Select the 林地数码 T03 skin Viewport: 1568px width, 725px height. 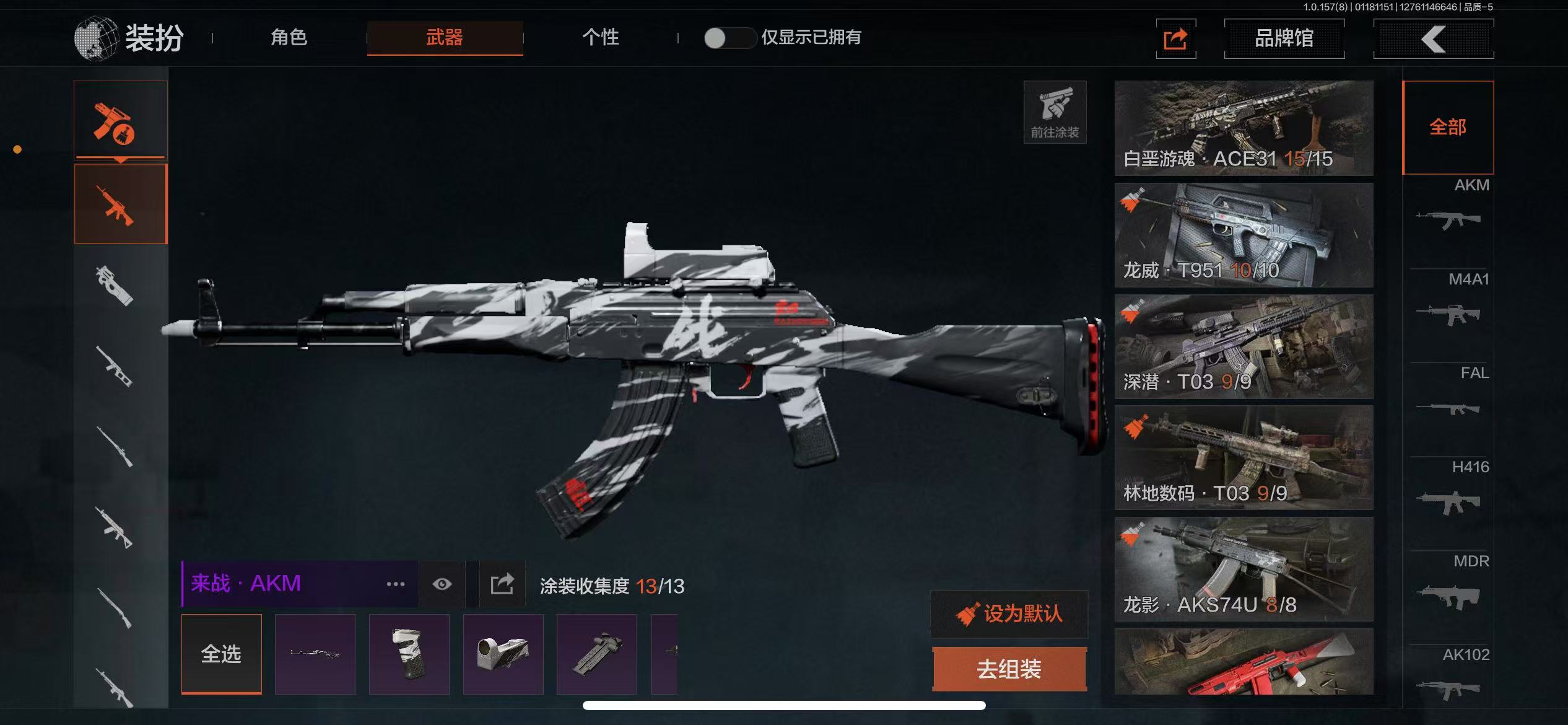(x=1244, y=458)
